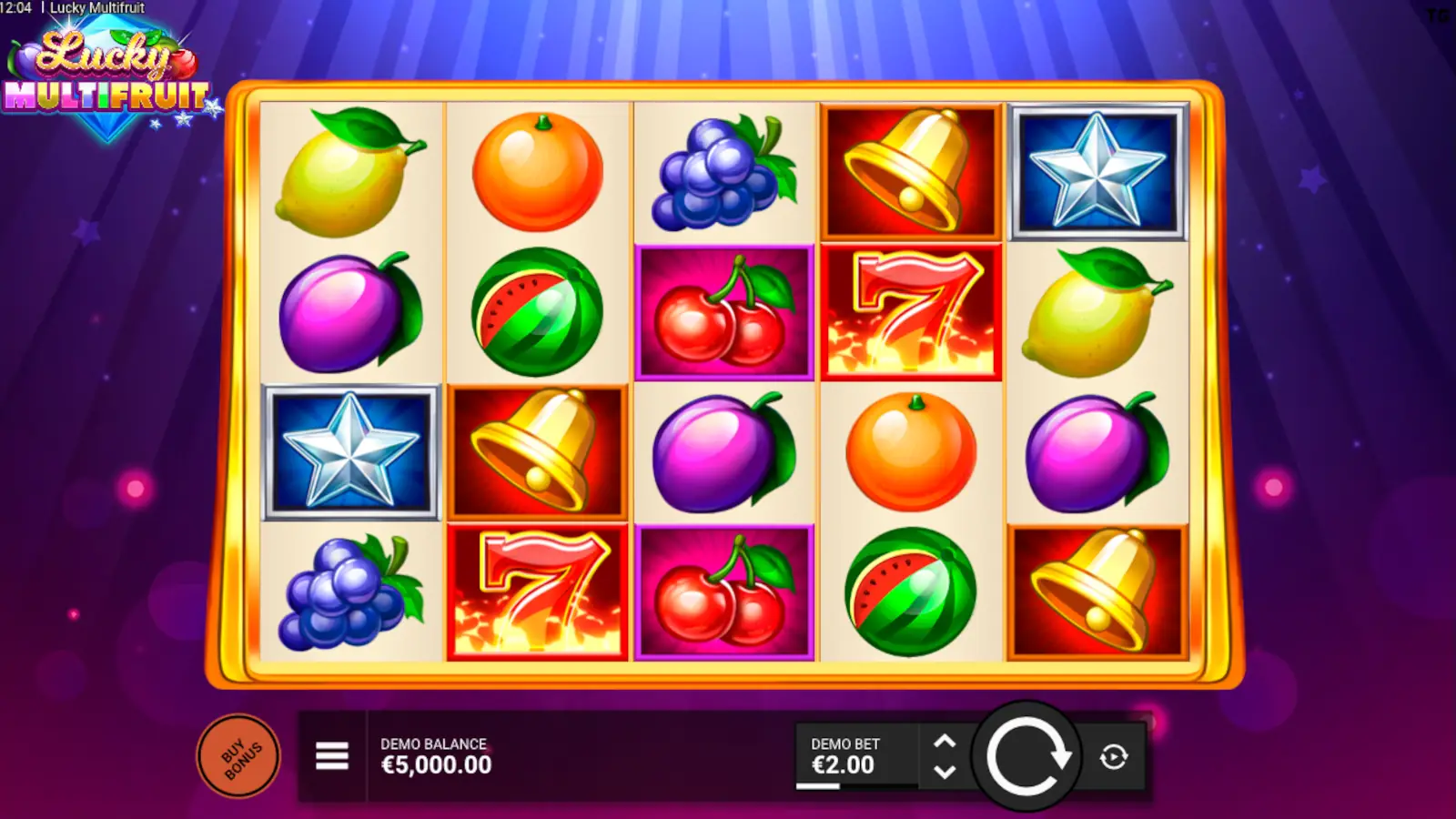Activate the autoplay spin icon
Image resolution: width=1456 pixels, height=819 pixels.
1112,755
